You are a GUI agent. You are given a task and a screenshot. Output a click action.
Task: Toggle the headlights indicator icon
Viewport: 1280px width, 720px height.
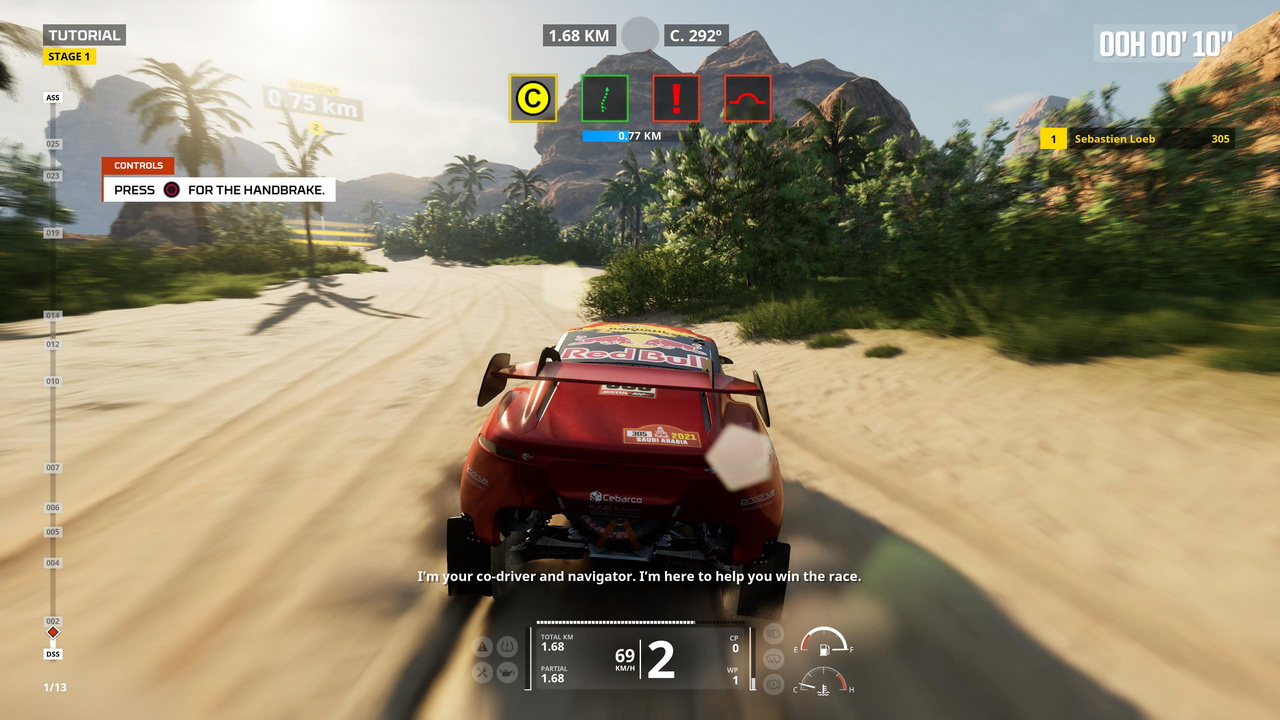pyautogui.click(x=773, y=633)
